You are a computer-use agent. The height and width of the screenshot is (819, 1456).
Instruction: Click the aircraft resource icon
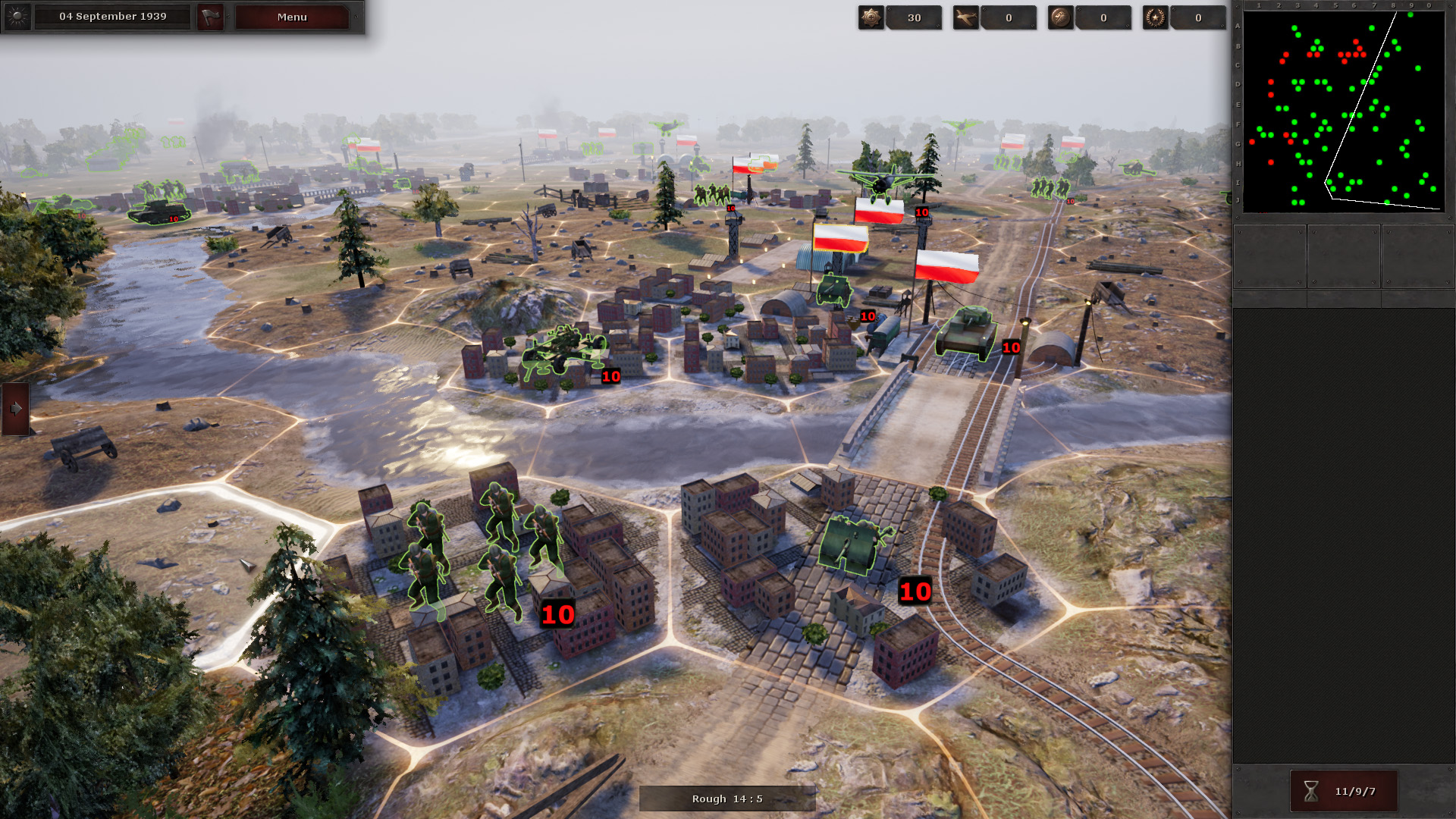966,17
